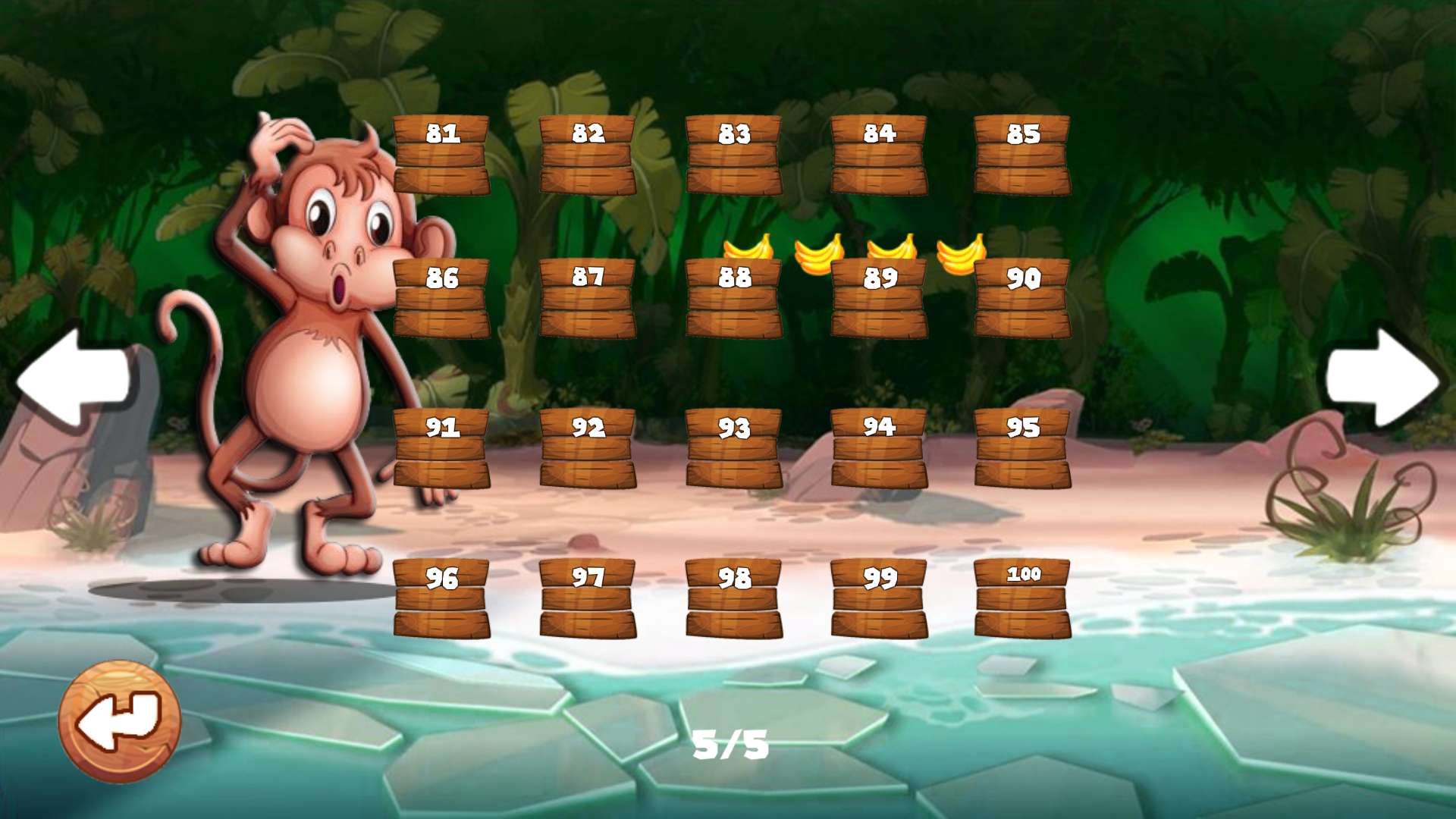Image resolution: width=1456 pixels, height=819 pixels.
Task: Start level 87
Action: point(588,298)
